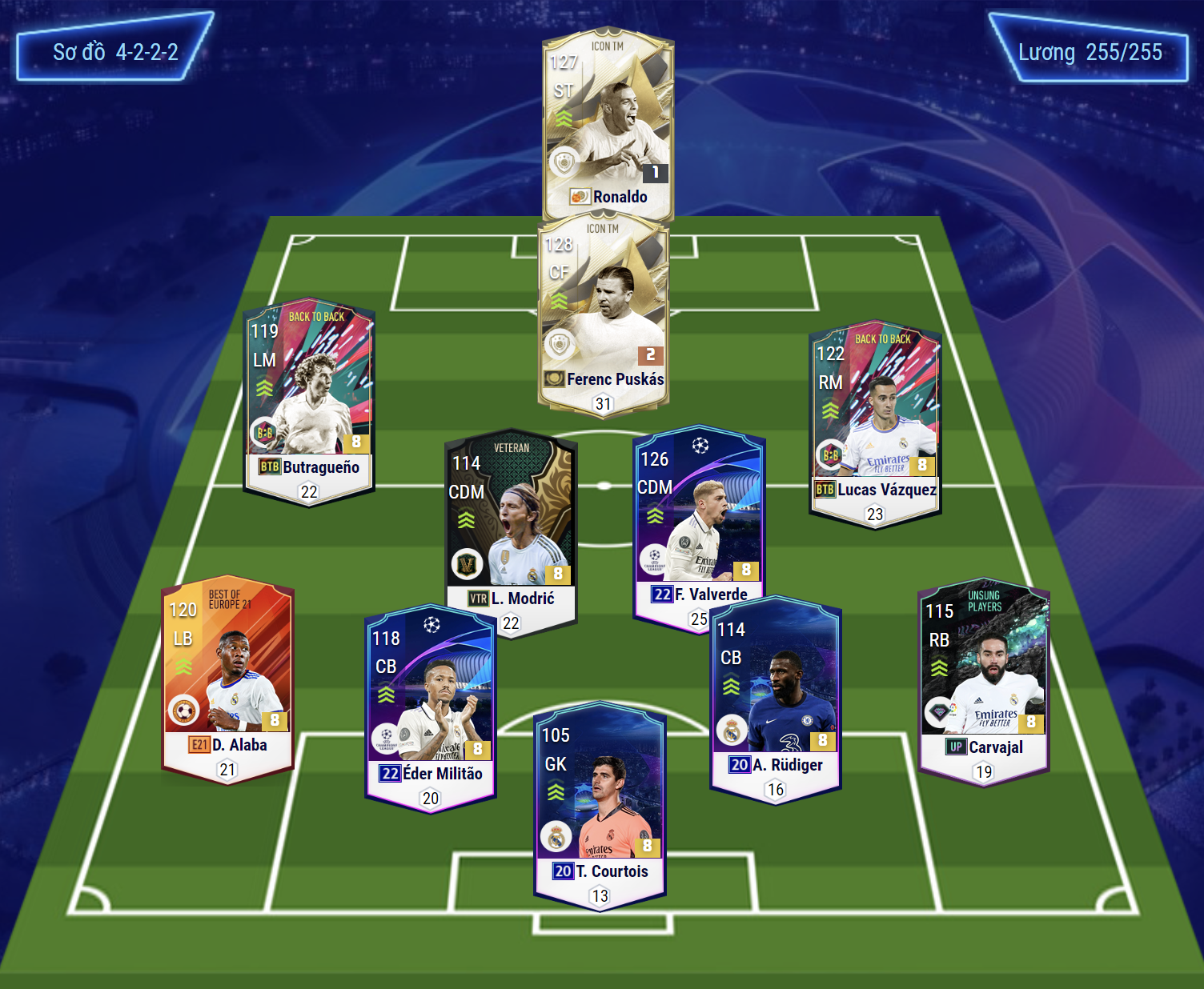Select Butragueño's LM card
Image resolution: width=1204 pixels, height=989 pixels.
309,400
